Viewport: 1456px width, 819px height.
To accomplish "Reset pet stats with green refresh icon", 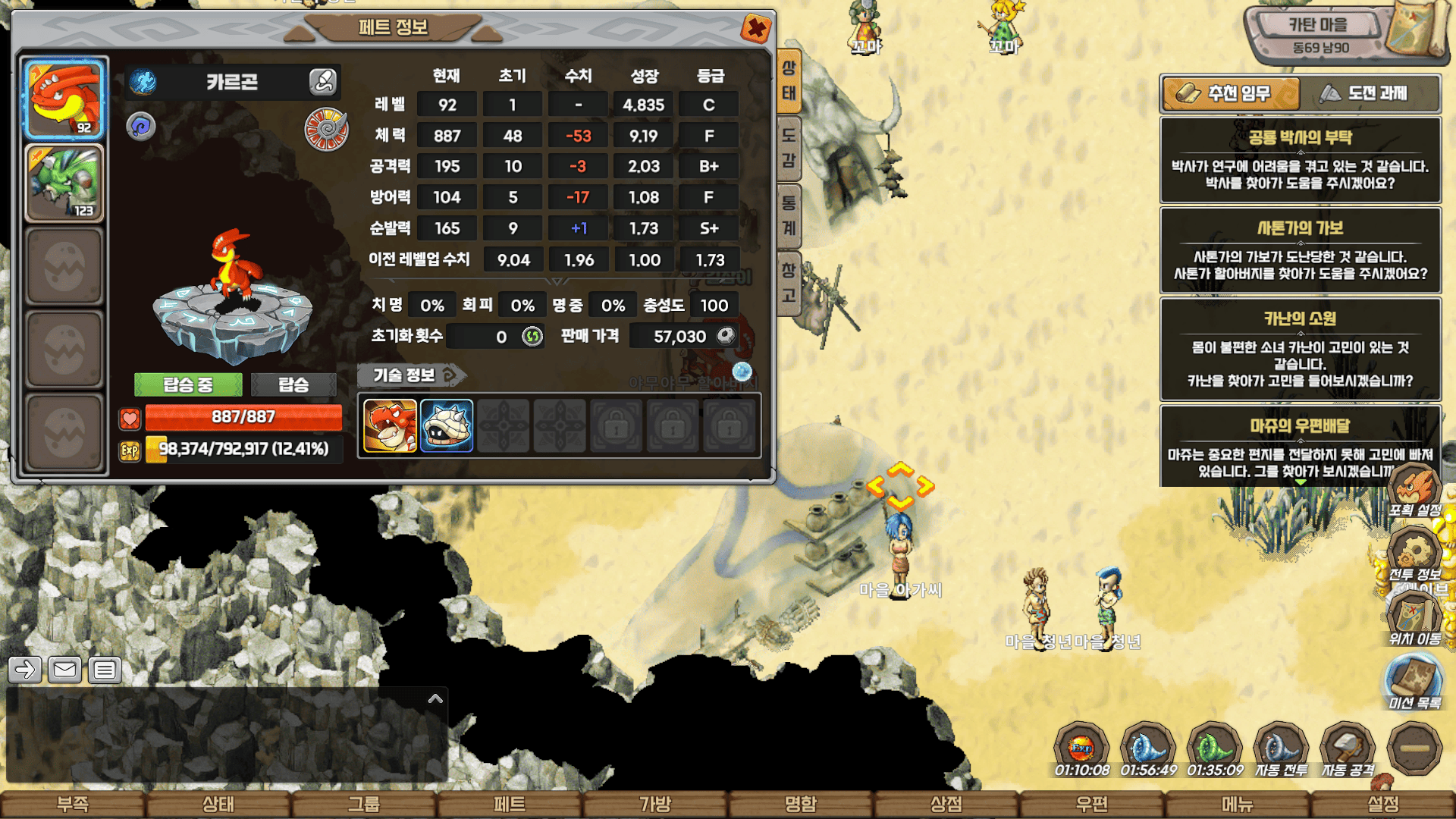I will coord(532,336).
